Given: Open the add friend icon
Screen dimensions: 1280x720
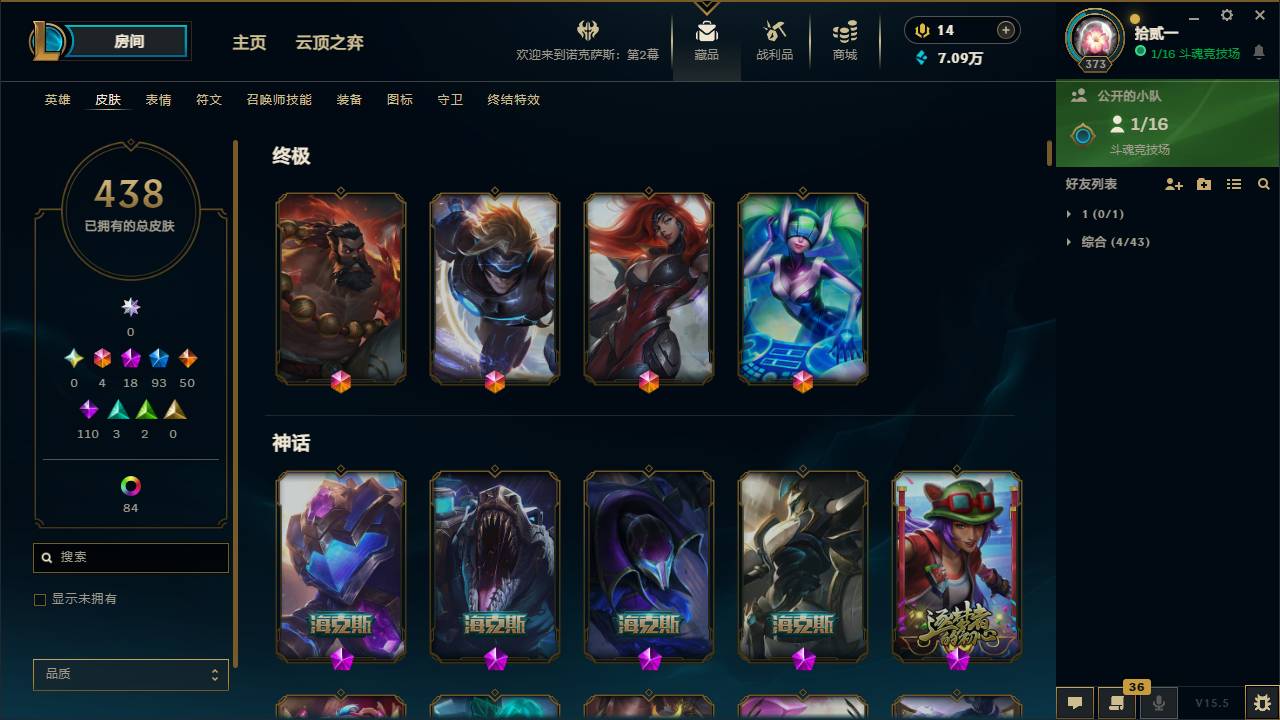Looking at the screenshot, I should point(1172,183).
